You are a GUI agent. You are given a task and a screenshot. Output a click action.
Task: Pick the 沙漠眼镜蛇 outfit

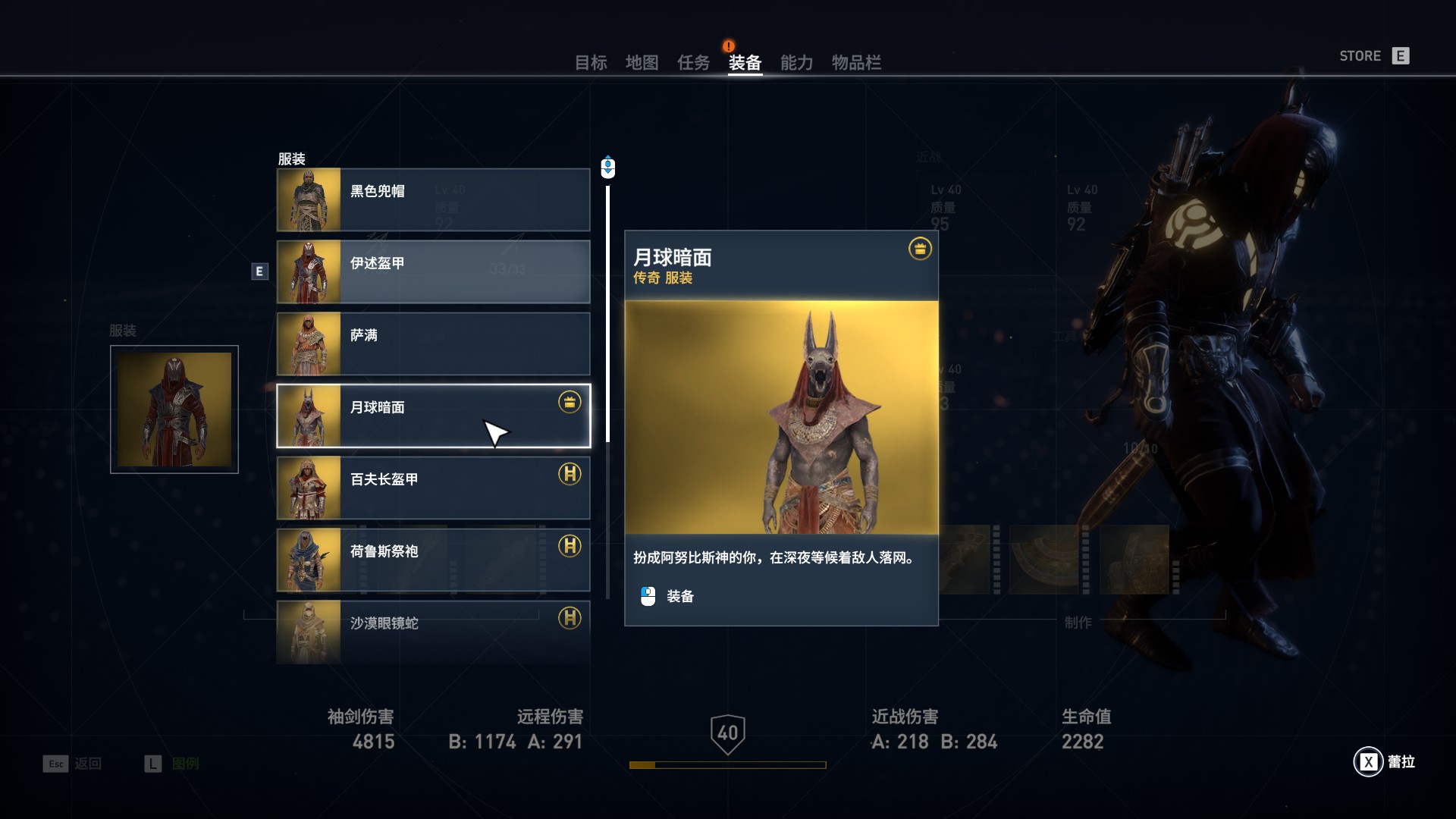click(433, 632)
